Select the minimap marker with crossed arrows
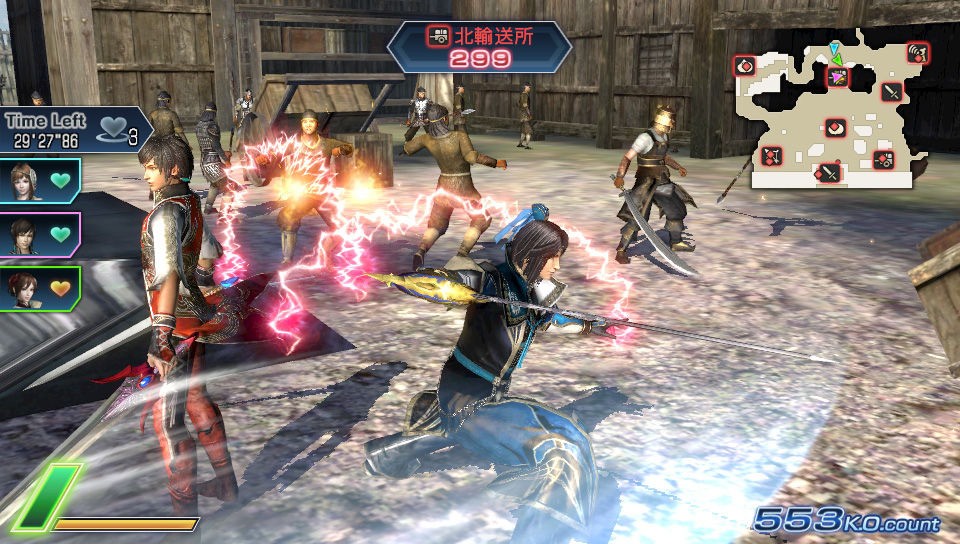Screen dimensions: 960x544 tap(771, 156)
